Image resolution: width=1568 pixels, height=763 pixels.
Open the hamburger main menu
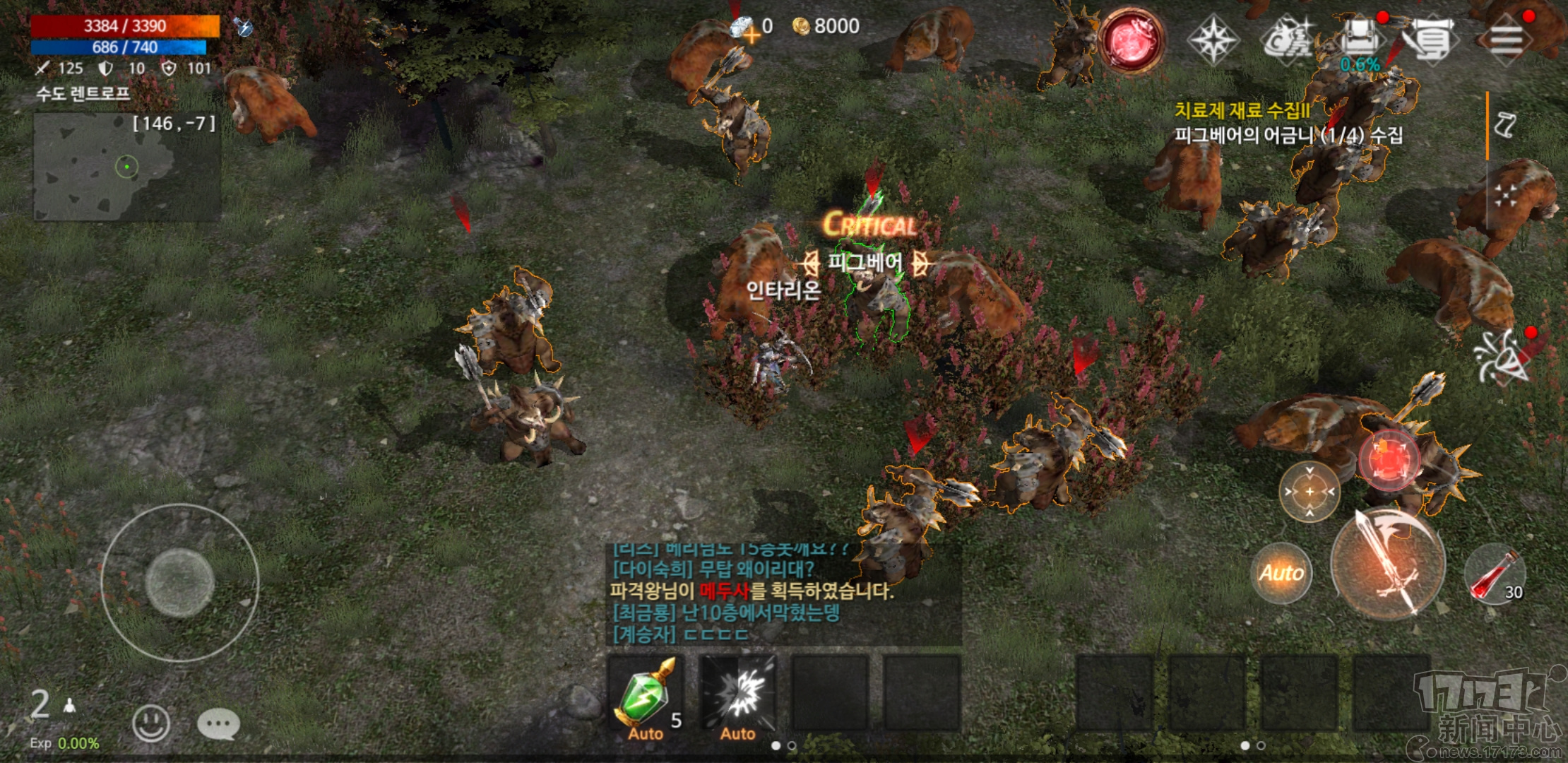coord(1507,40)
